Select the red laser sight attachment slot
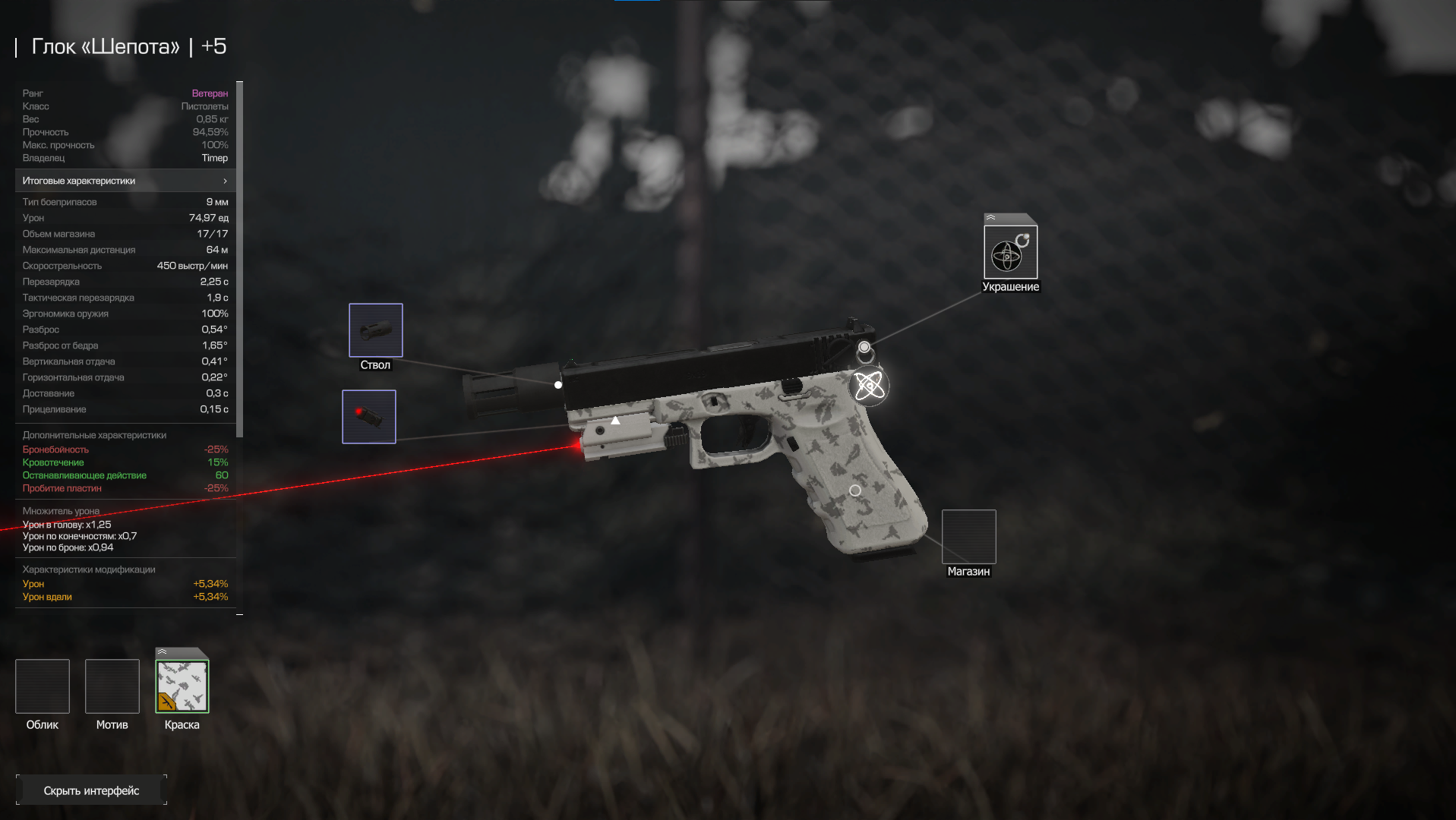The width and height of the screenshot is (1456, 820). point(369,417)
